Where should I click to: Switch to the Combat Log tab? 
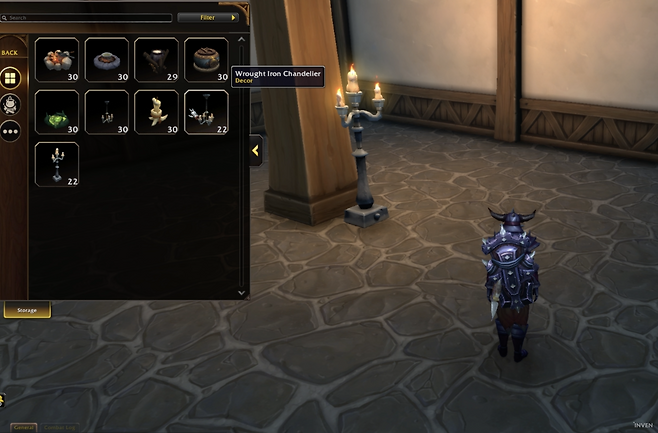[x=60, y=427]
